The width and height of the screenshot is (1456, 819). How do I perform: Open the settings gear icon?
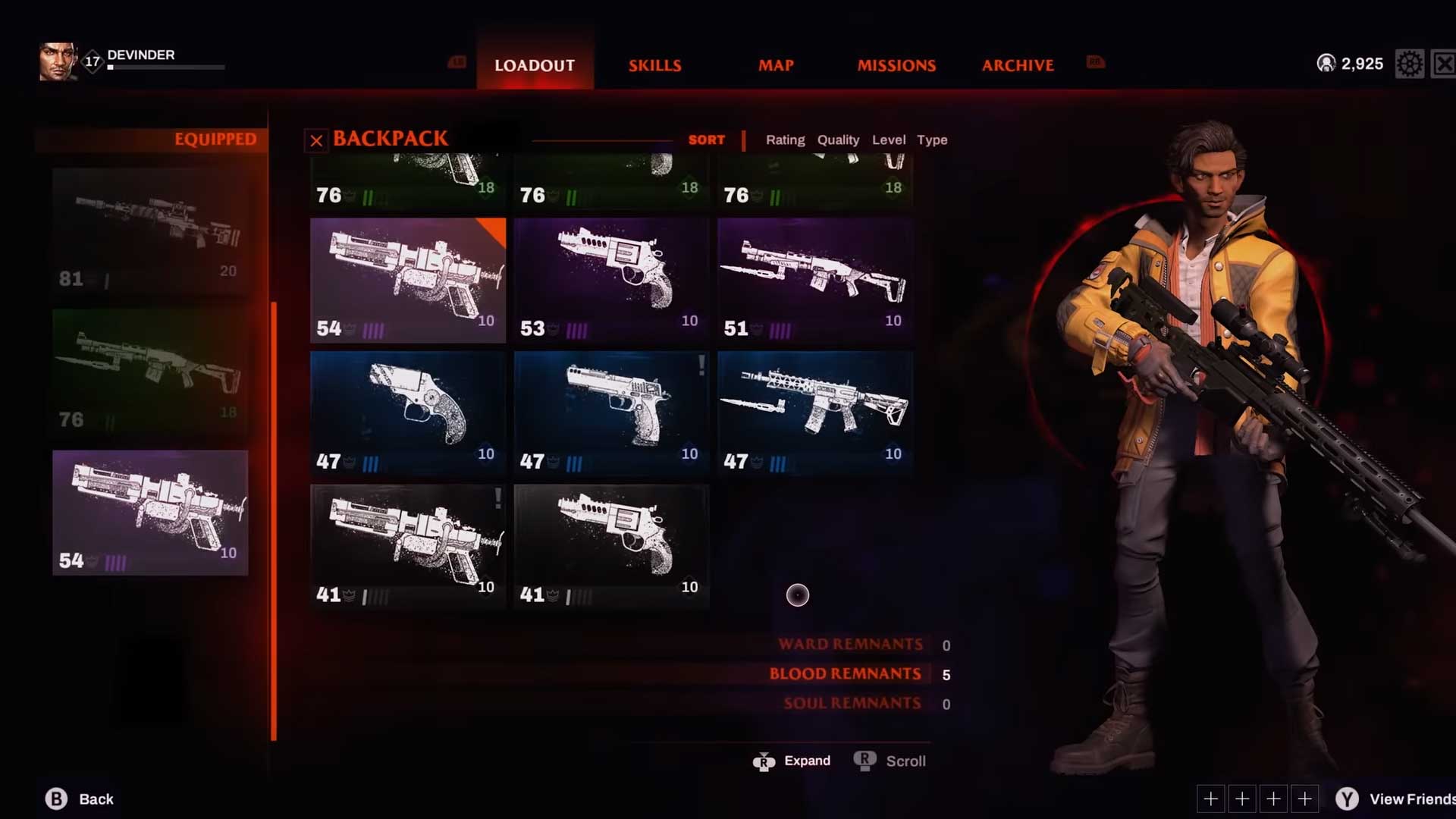pyautogui.click(x=1410, y=63)
